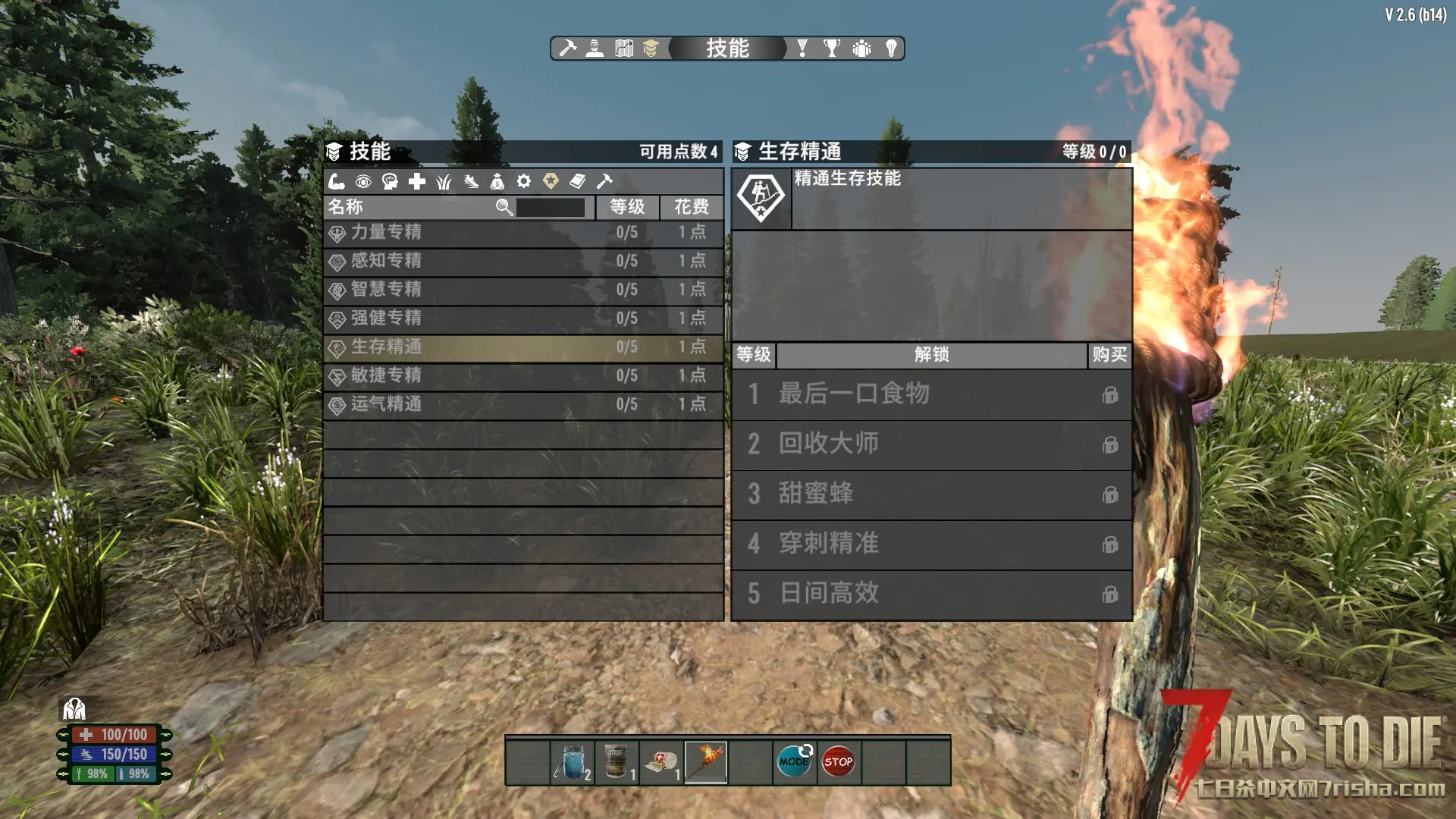The width and height of the screenshot is (1456, 819).
Task: Open the crafting tab with hammer icon
Action: click(567, 49)
